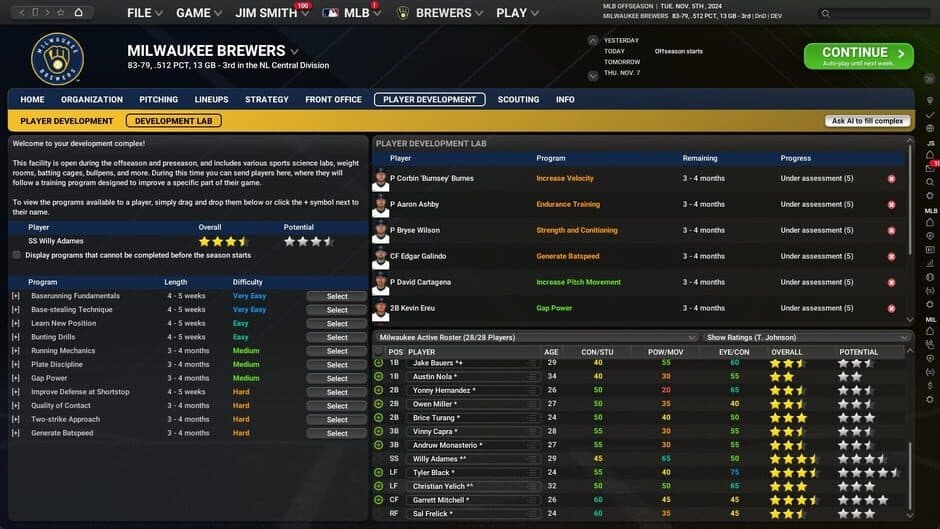Select the Player Development sub-tab
Image resolution: width=940 pixels, height=529 pixels.
pos(66,121)
